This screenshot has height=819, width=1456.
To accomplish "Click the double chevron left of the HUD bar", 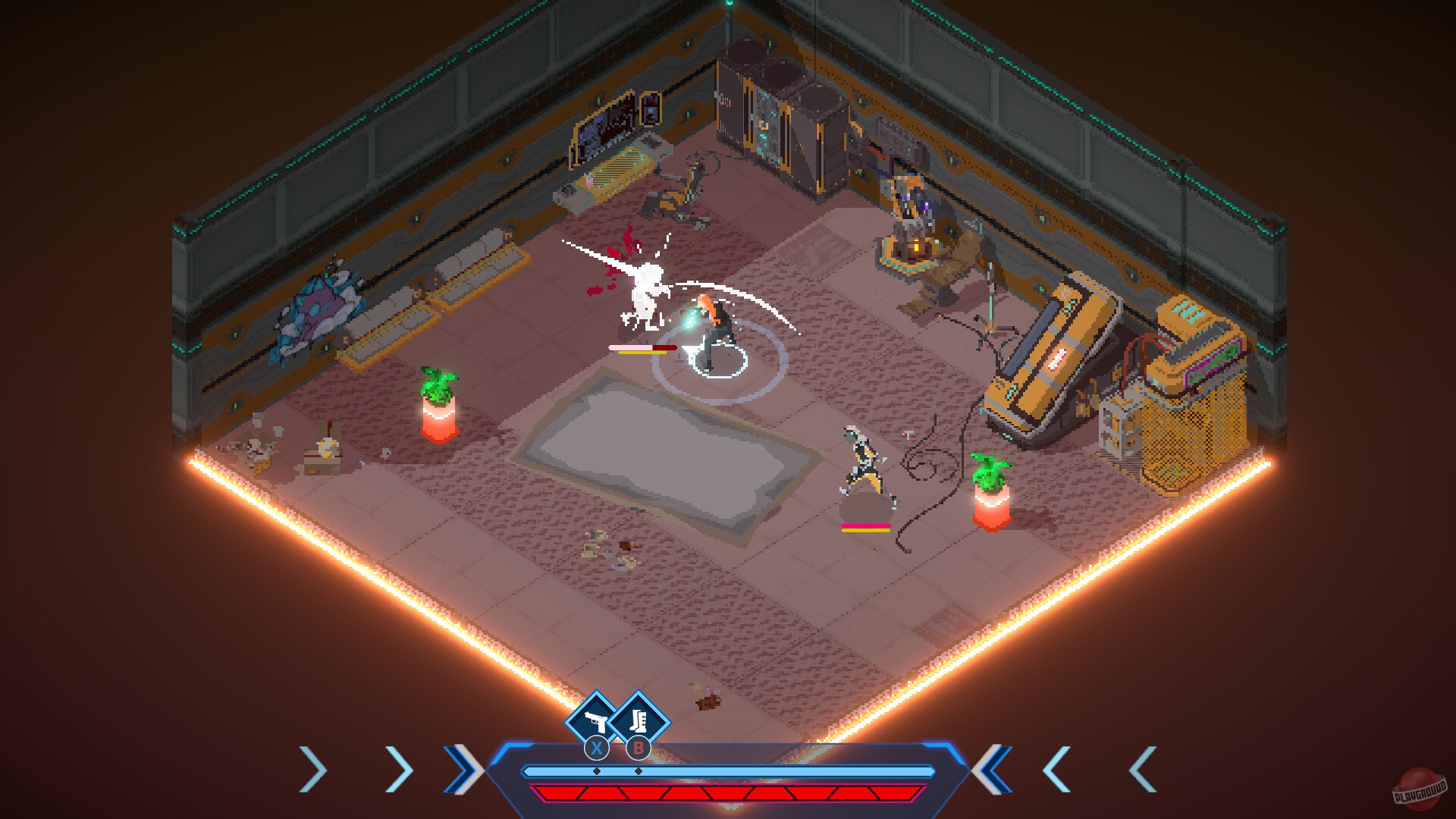I will [x=464, y=770].
